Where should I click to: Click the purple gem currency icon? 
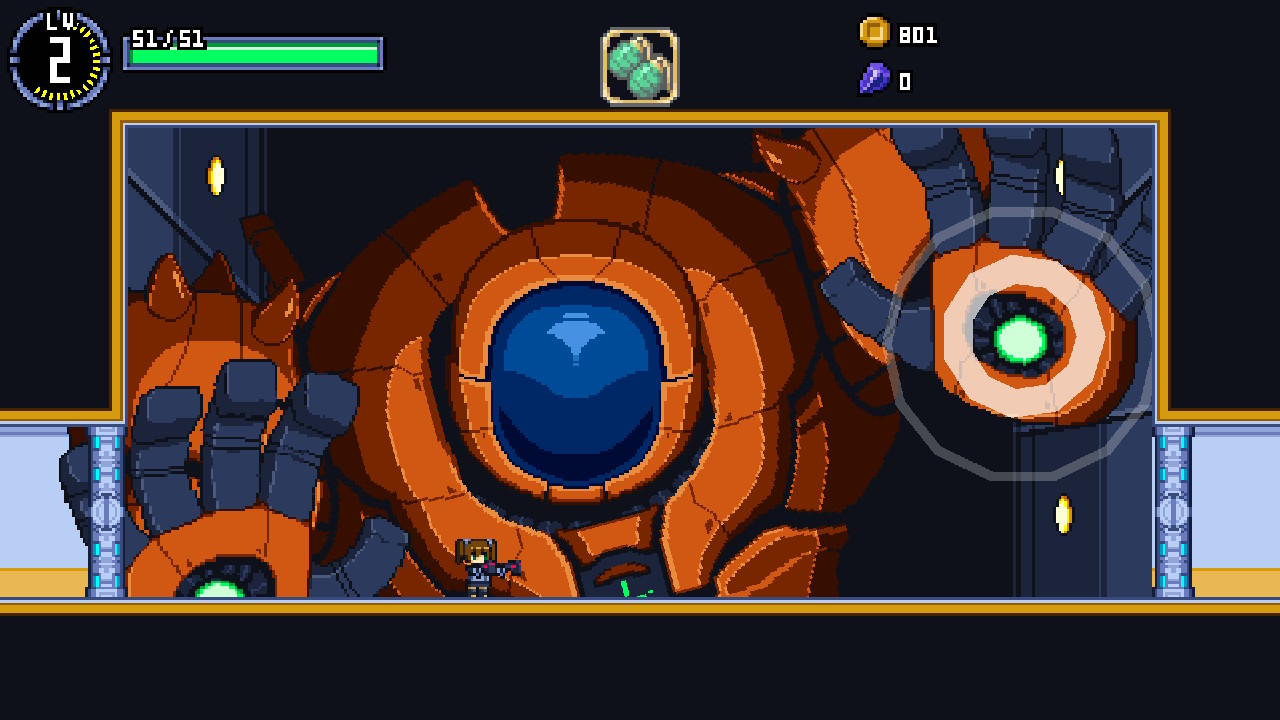(872, 79)
